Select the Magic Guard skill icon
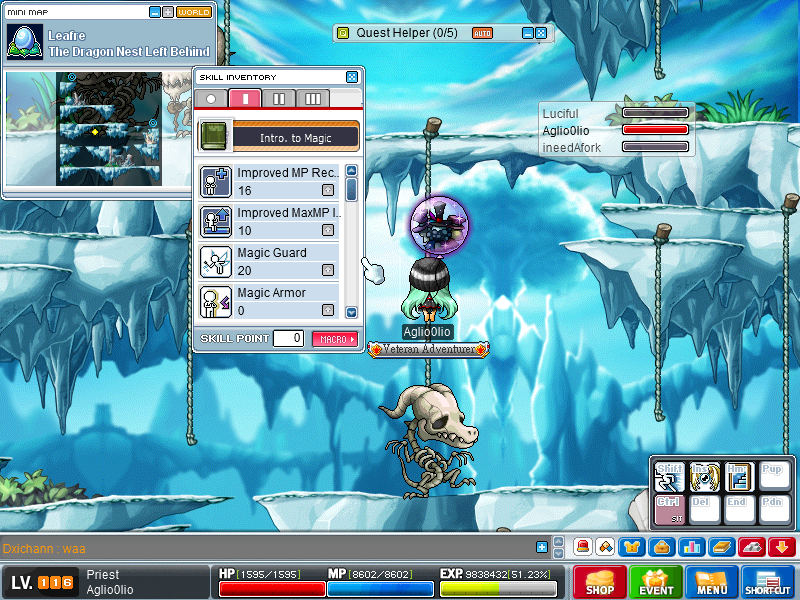The height and width of the screenshot is (600, 800). [216, 261]
